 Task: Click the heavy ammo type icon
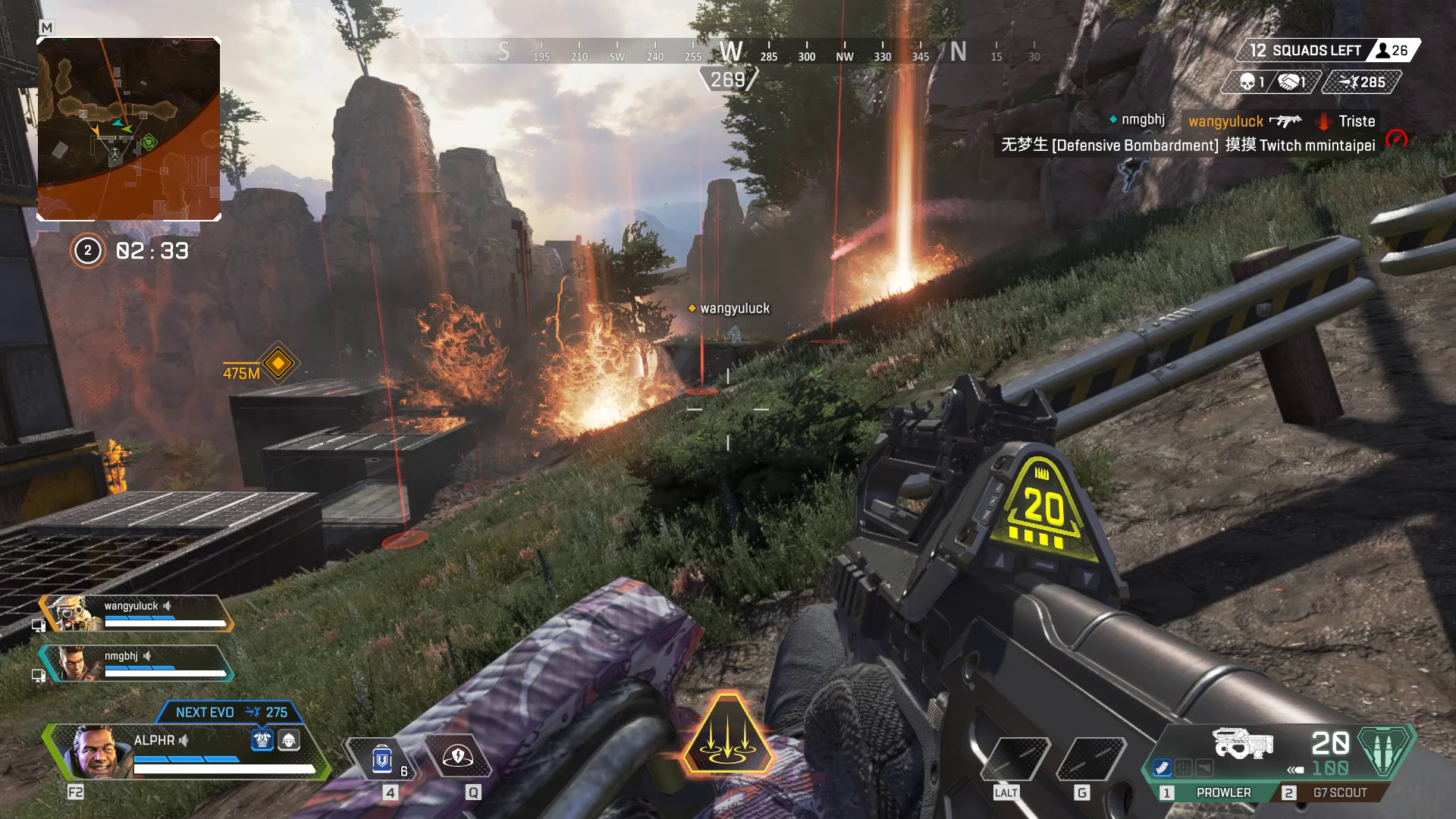point(1385,751)
